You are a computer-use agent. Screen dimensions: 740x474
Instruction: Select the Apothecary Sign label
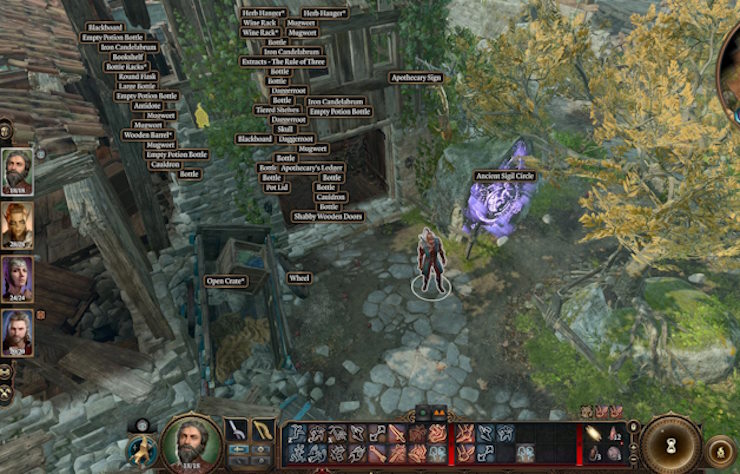click(415, 77)
